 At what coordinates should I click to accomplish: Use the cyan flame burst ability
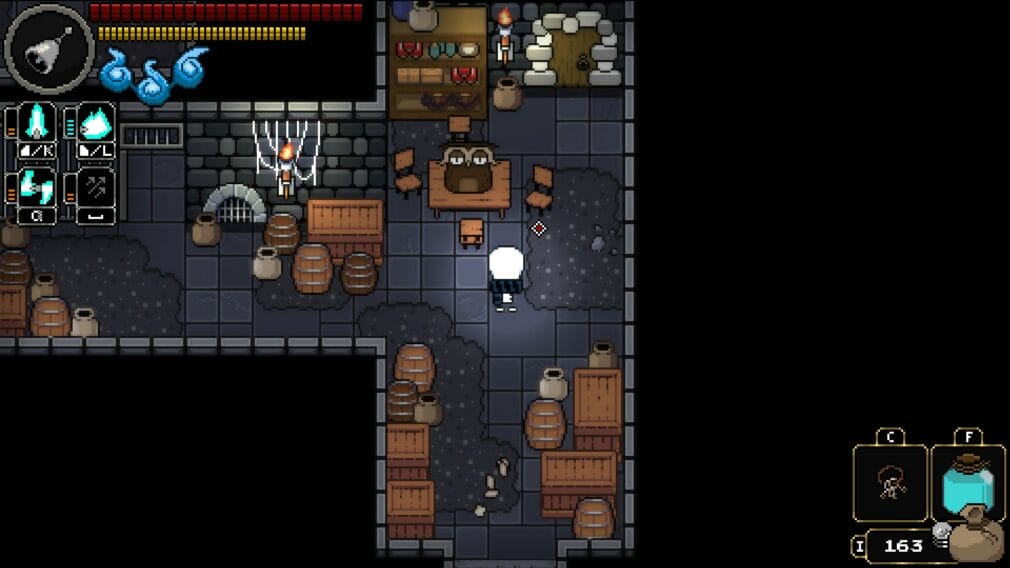coord(96,123)
